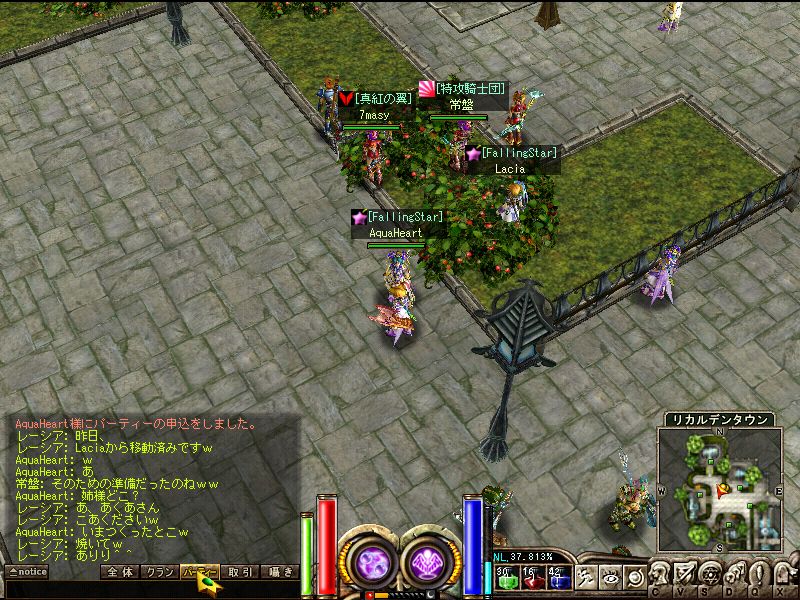This screenshot has width=800, height=600.
Task: Open character window with helmet icon
Action: tap(663, 575)
